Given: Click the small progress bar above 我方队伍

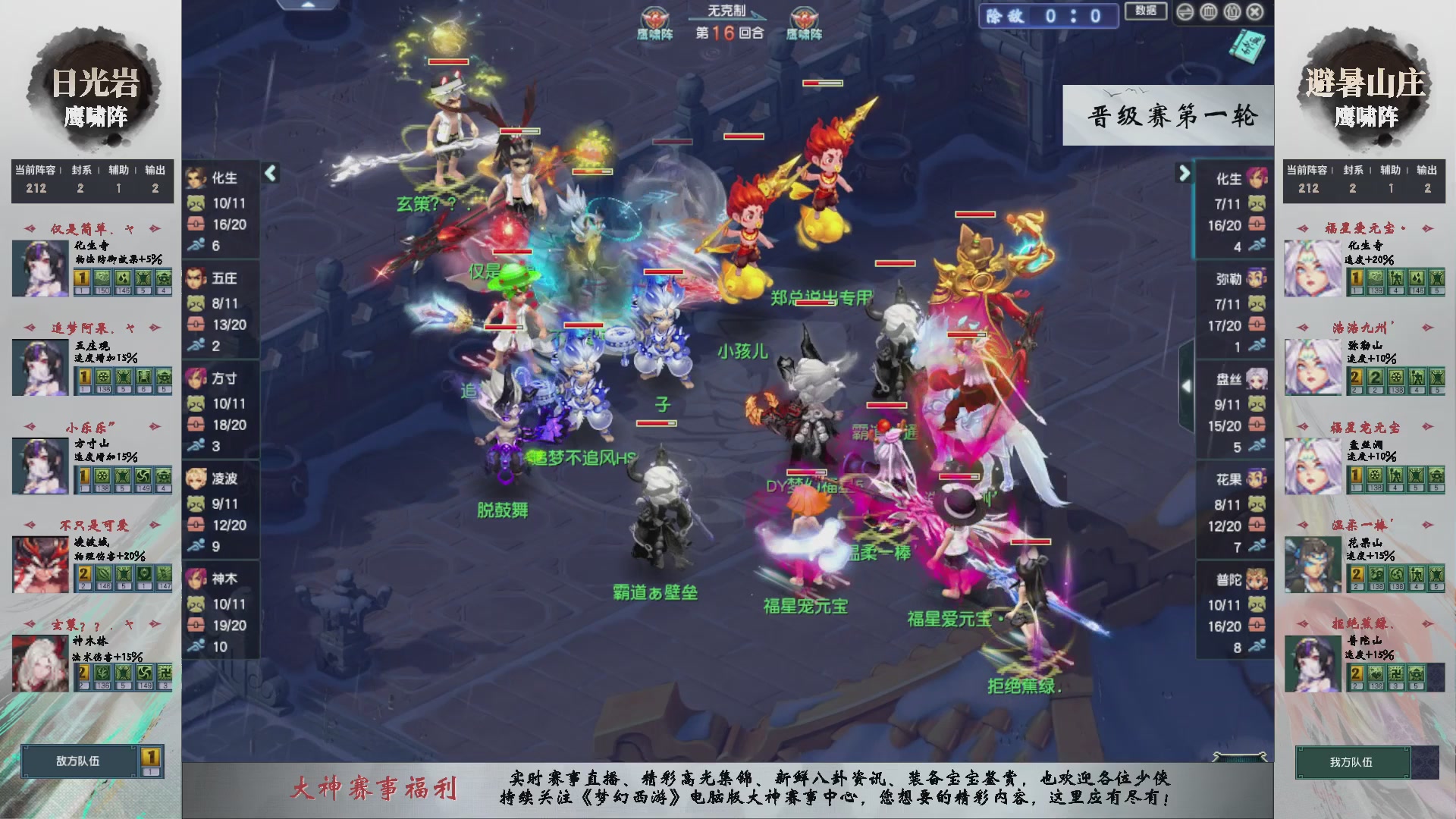Looking at the screenshot, I should coord(1238,755).
